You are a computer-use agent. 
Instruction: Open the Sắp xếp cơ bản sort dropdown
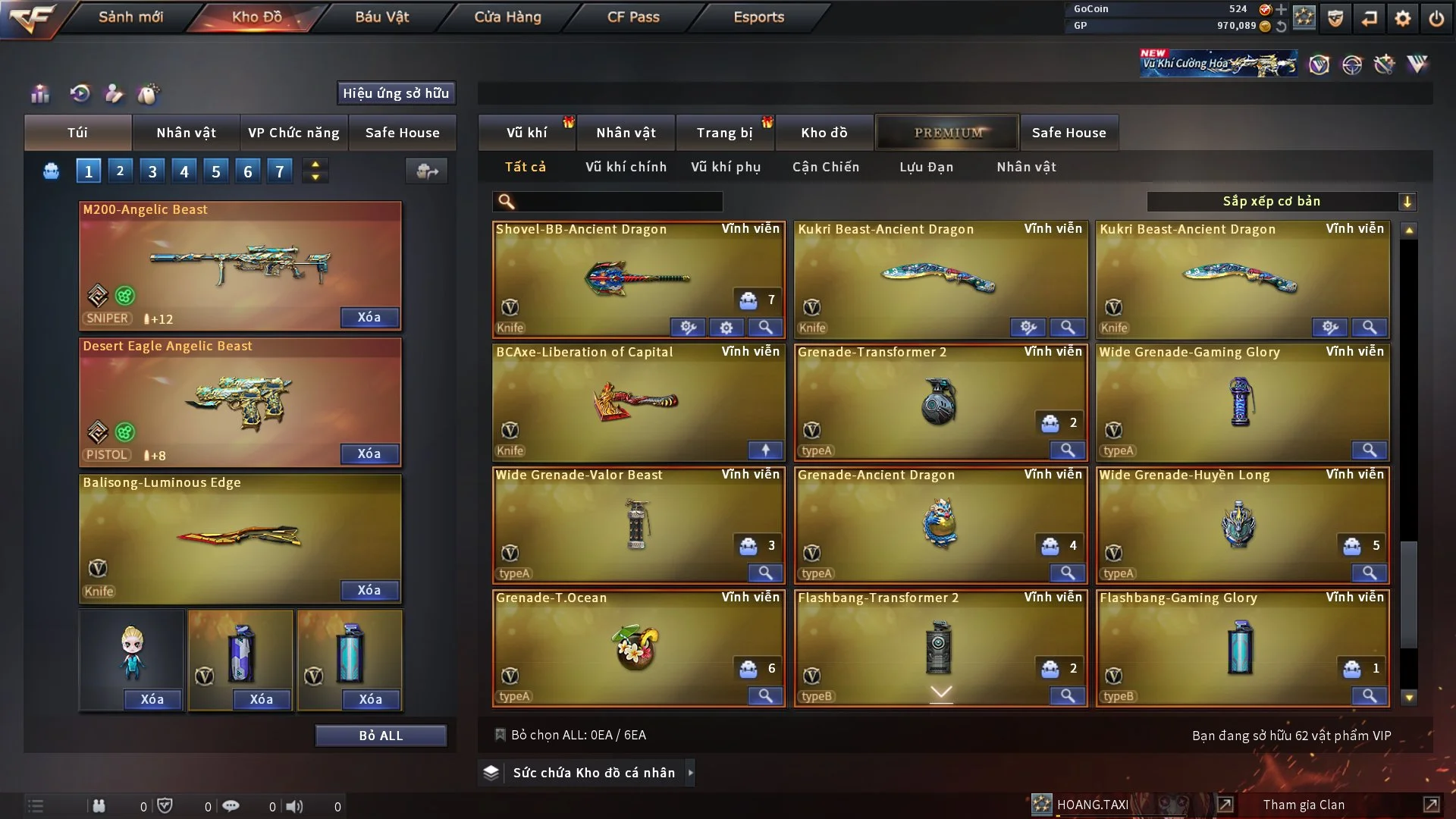(x=1281, y=202)
